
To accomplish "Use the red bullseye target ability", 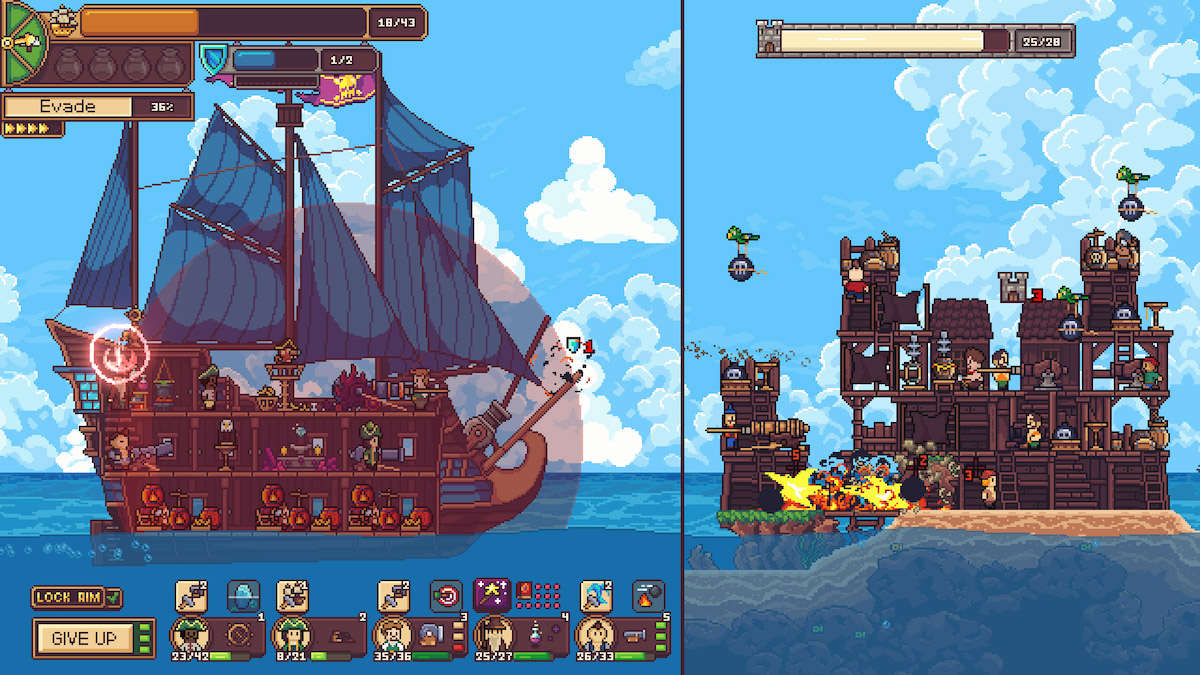I will pyautogui.click(x=446, y=596).
